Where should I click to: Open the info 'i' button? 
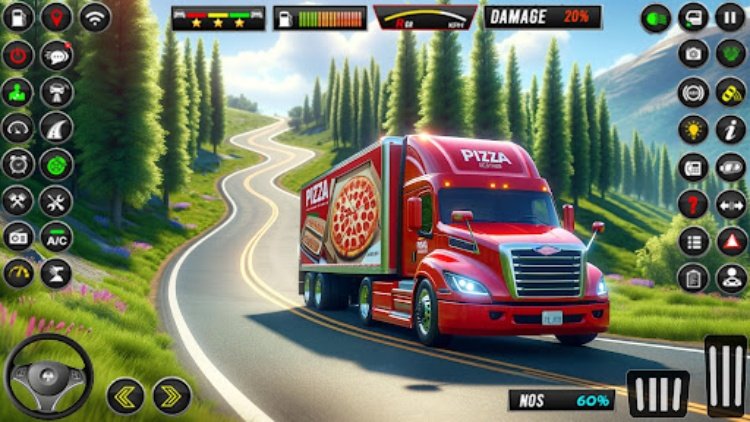[730, 128]
